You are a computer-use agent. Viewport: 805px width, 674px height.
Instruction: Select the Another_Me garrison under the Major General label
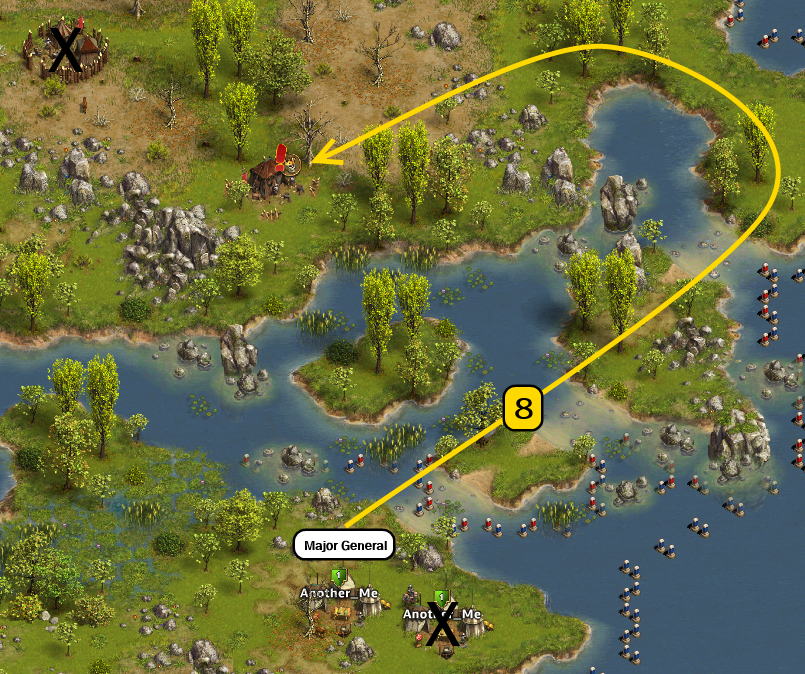click(x=340, y=613)
